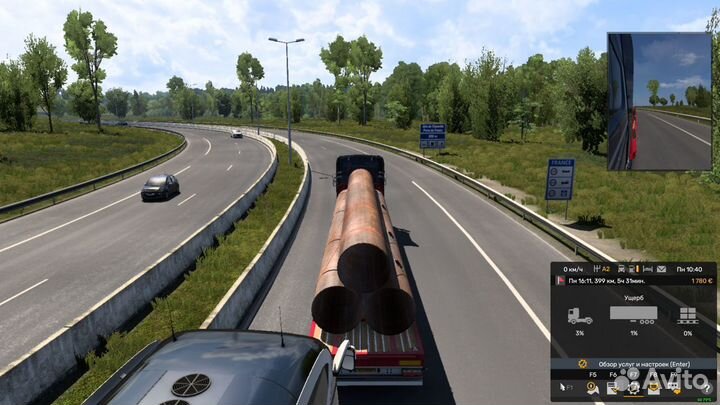The width and height of the screenshot is (720, 405).
Task: Open the envelope mail tab
Action: (654, 386)
